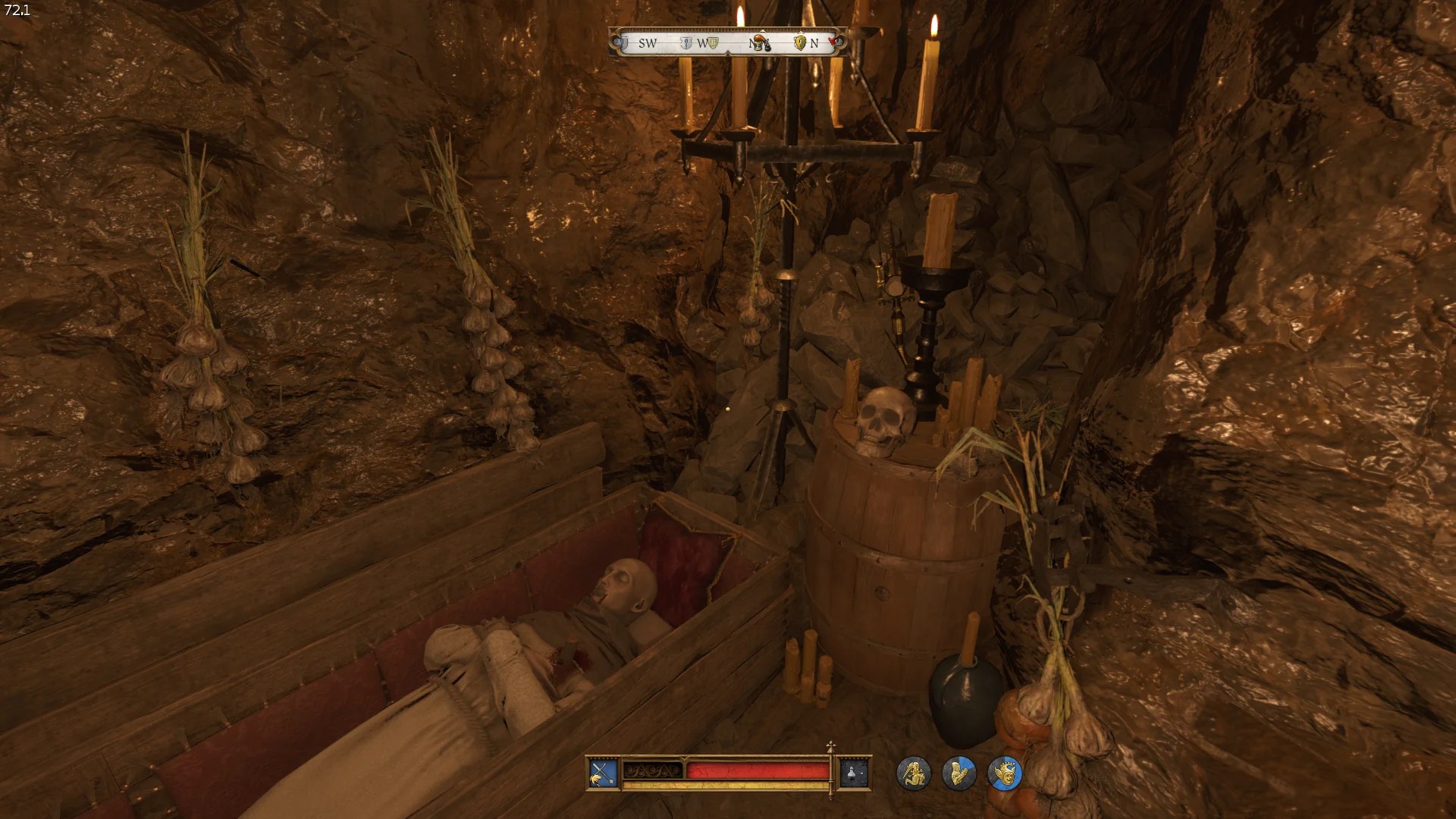Click the olive B shield compass marker
This screenshot has width=1456, height=819.
tap(713, 43)
